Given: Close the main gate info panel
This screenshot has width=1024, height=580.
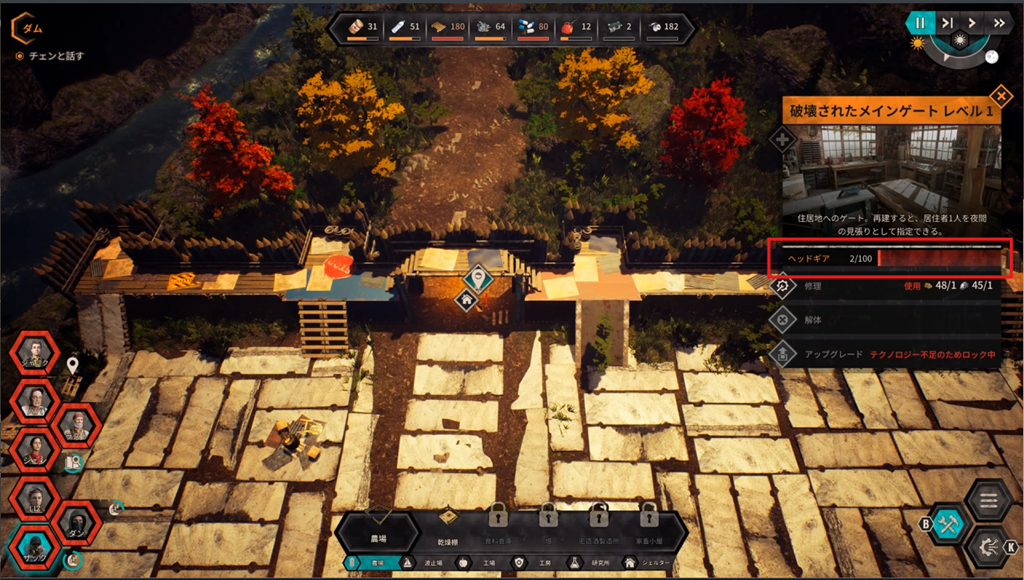Looking at the screenshot, I should coord(999,96).
